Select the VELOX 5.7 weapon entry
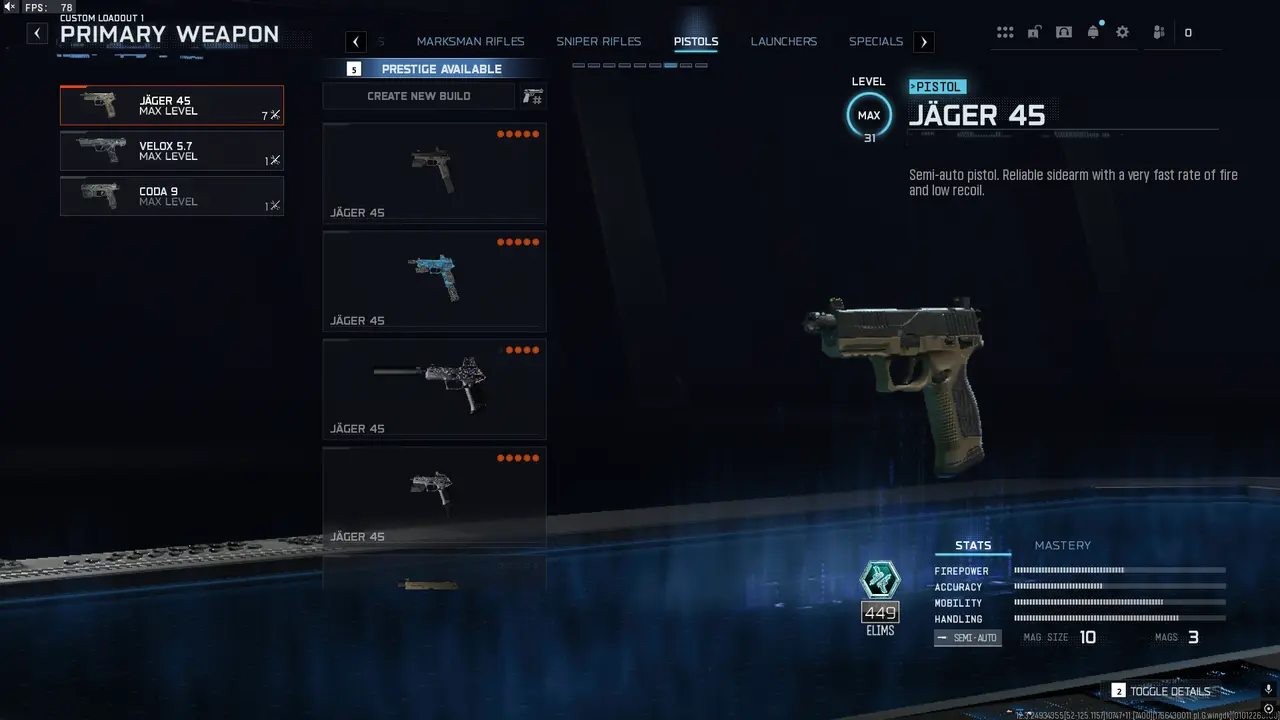The height and width of the screenshot is (720, 1280). (x=171, y=150)
